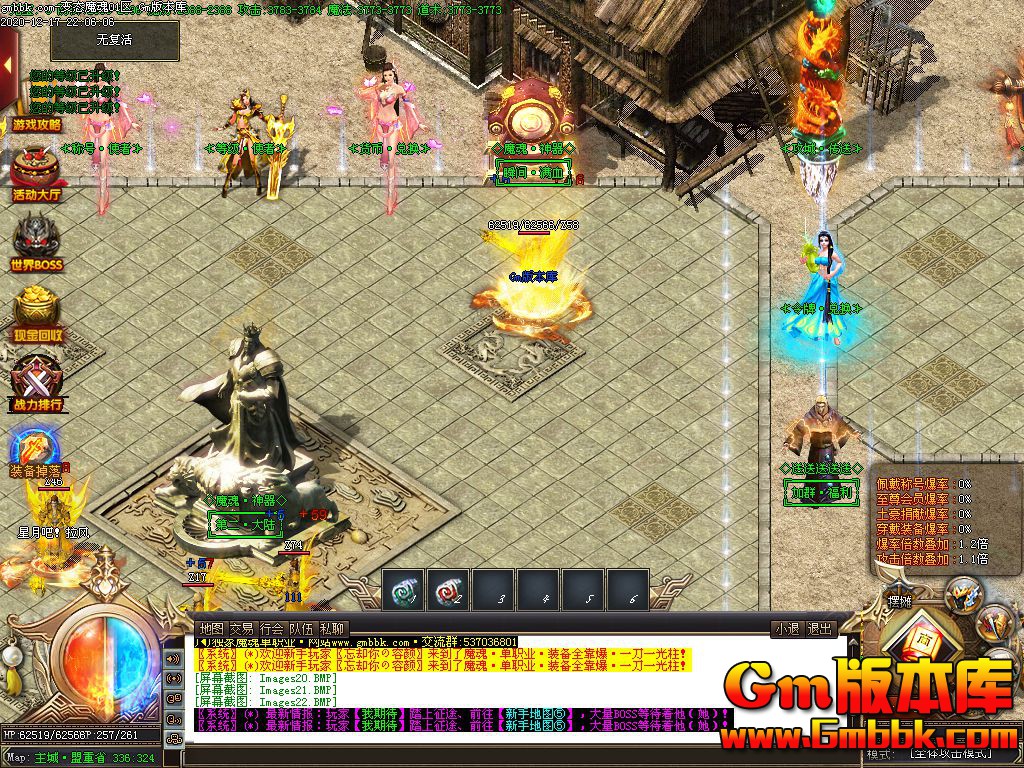Switch to the 交易 chat tab
The width and height of the screenshot is (1024, 768).
pyautogui.click(x=241, y=628)
